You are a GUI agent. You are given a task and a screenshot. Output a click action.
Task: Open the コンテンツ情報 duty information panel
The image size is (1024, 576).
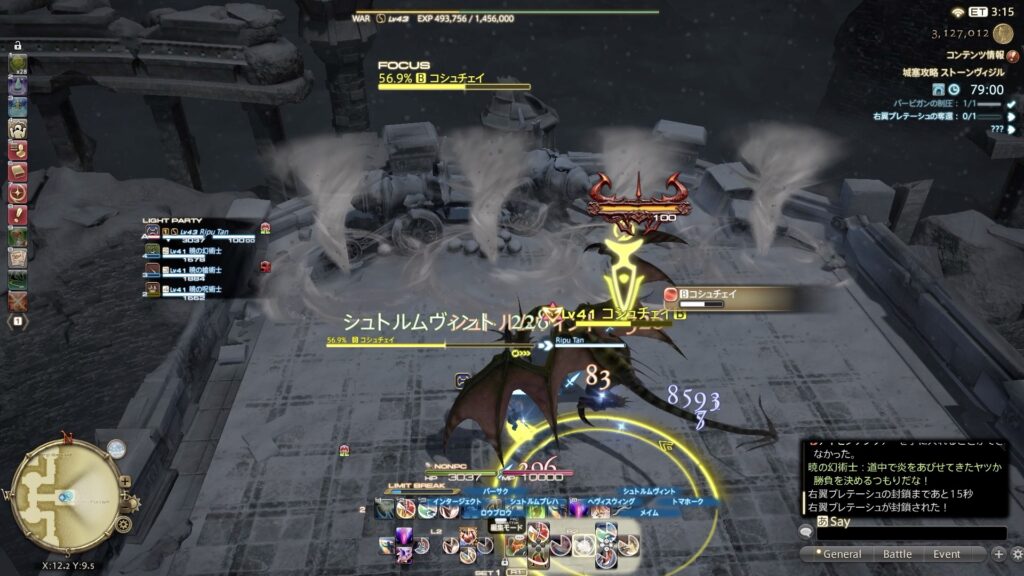coord(966,53)
